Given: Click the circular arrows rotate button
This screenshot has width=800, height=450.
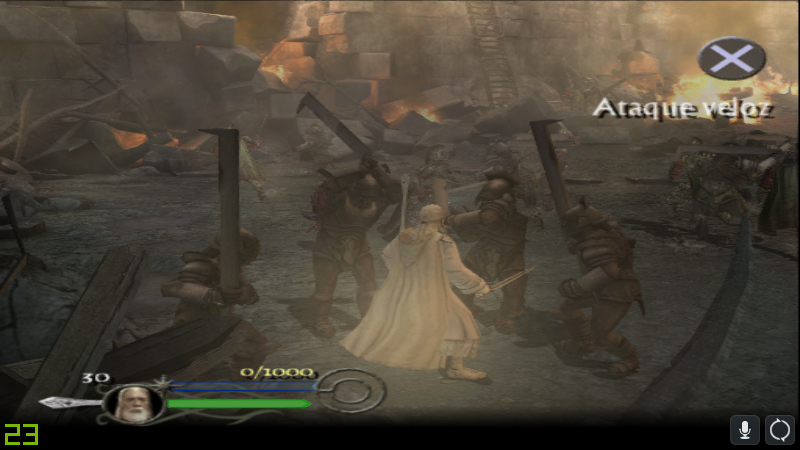Looking at the screenshot, I should 780,430.
